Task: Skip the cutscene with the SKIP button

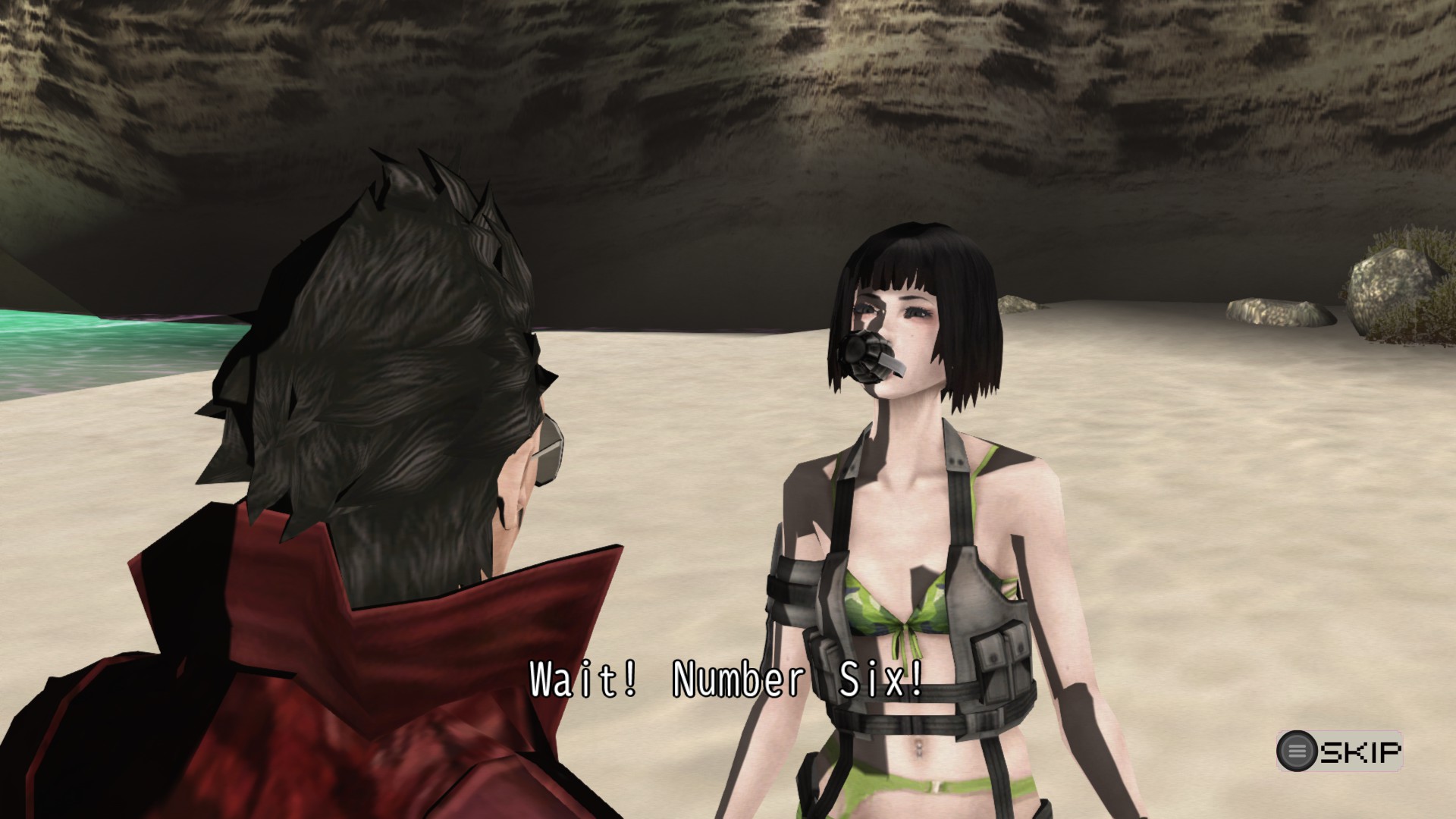Action: click(x=1339, y=752)
